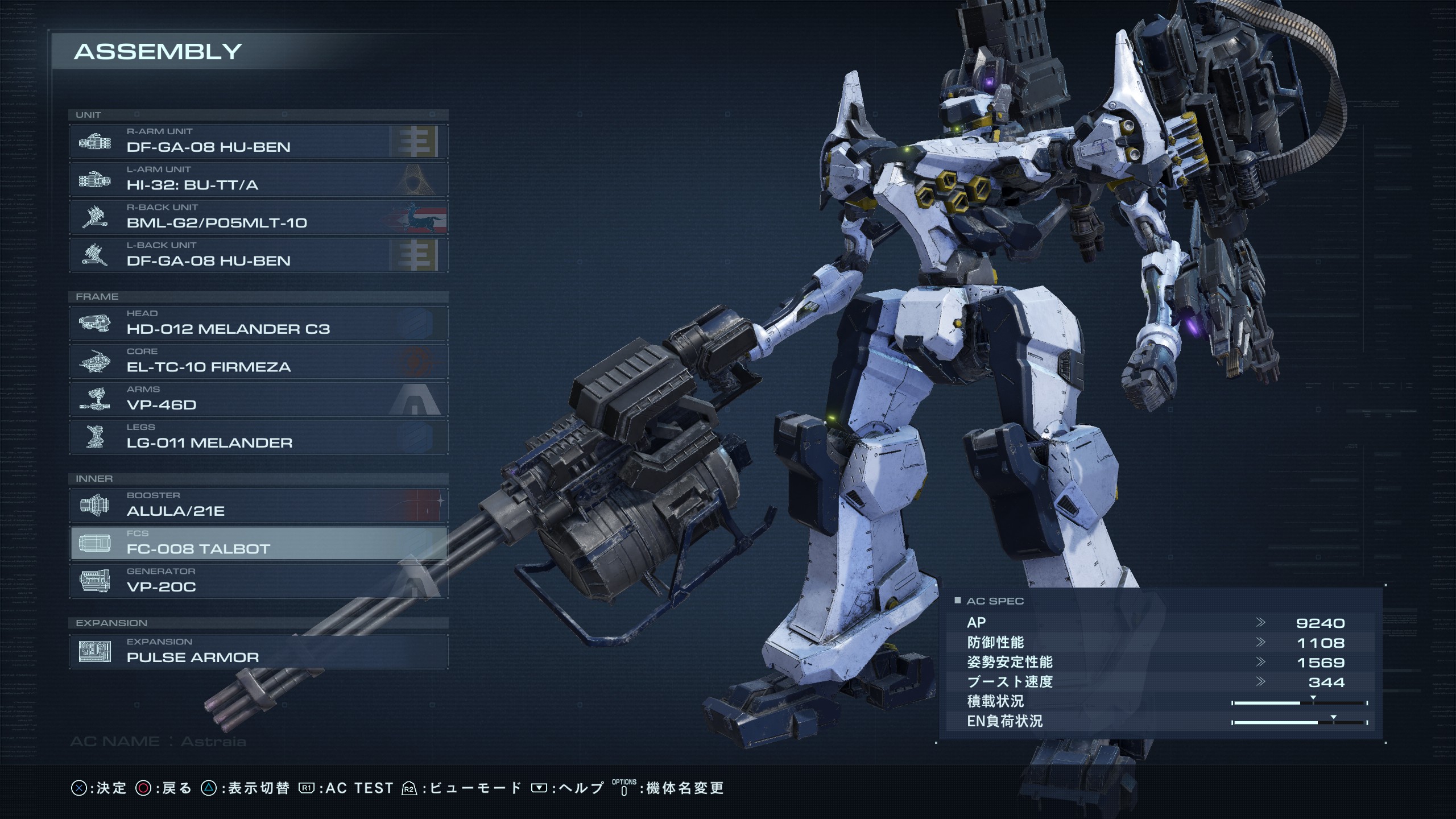The image size is (1456, 819).
Task: Choose the L-ARM UNIT HI-32: BU-TT/A row
Action: click(x=259, y=179)
